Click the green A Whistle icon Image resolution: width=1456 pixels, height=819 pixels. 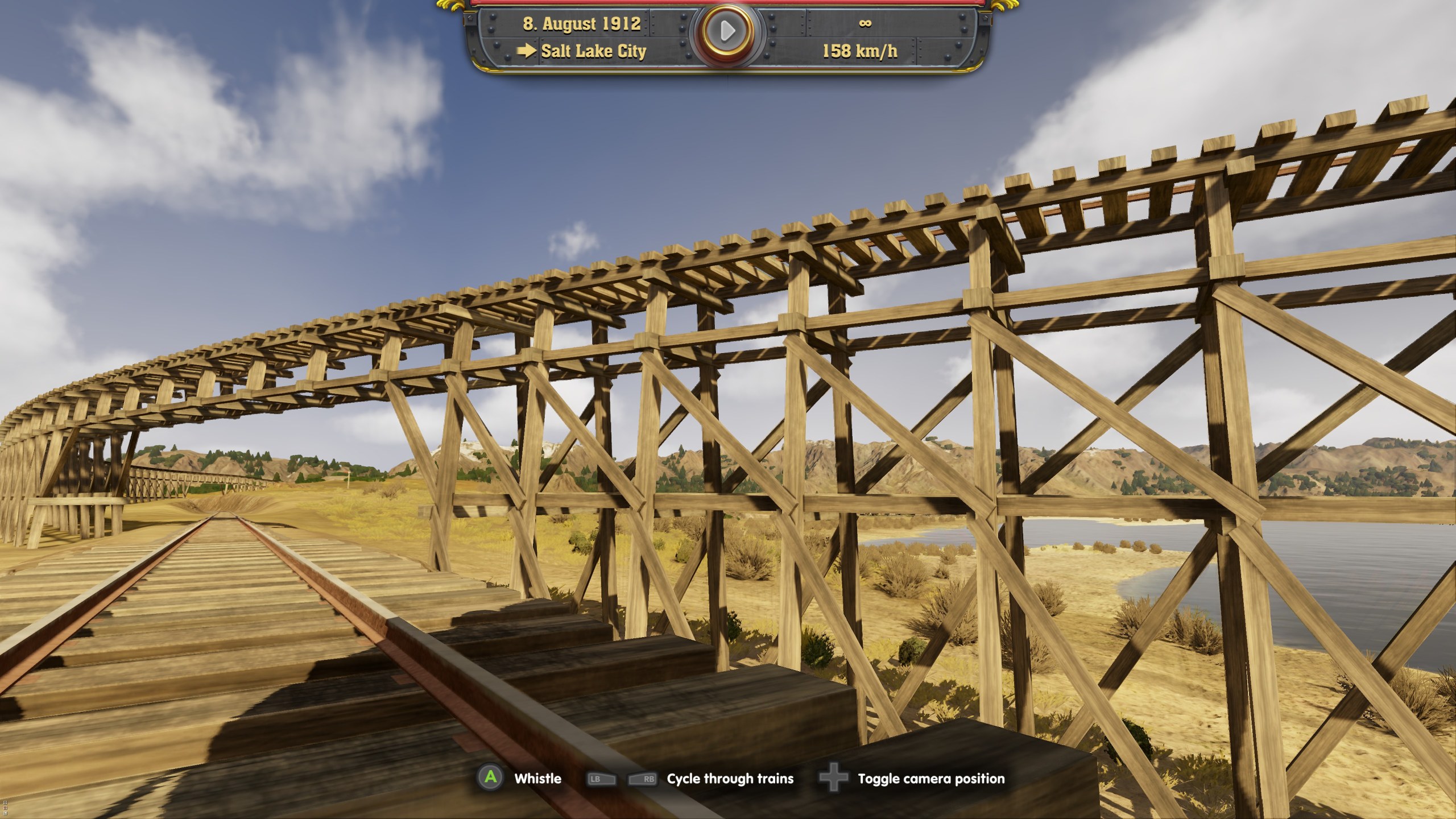click(490, 779)
